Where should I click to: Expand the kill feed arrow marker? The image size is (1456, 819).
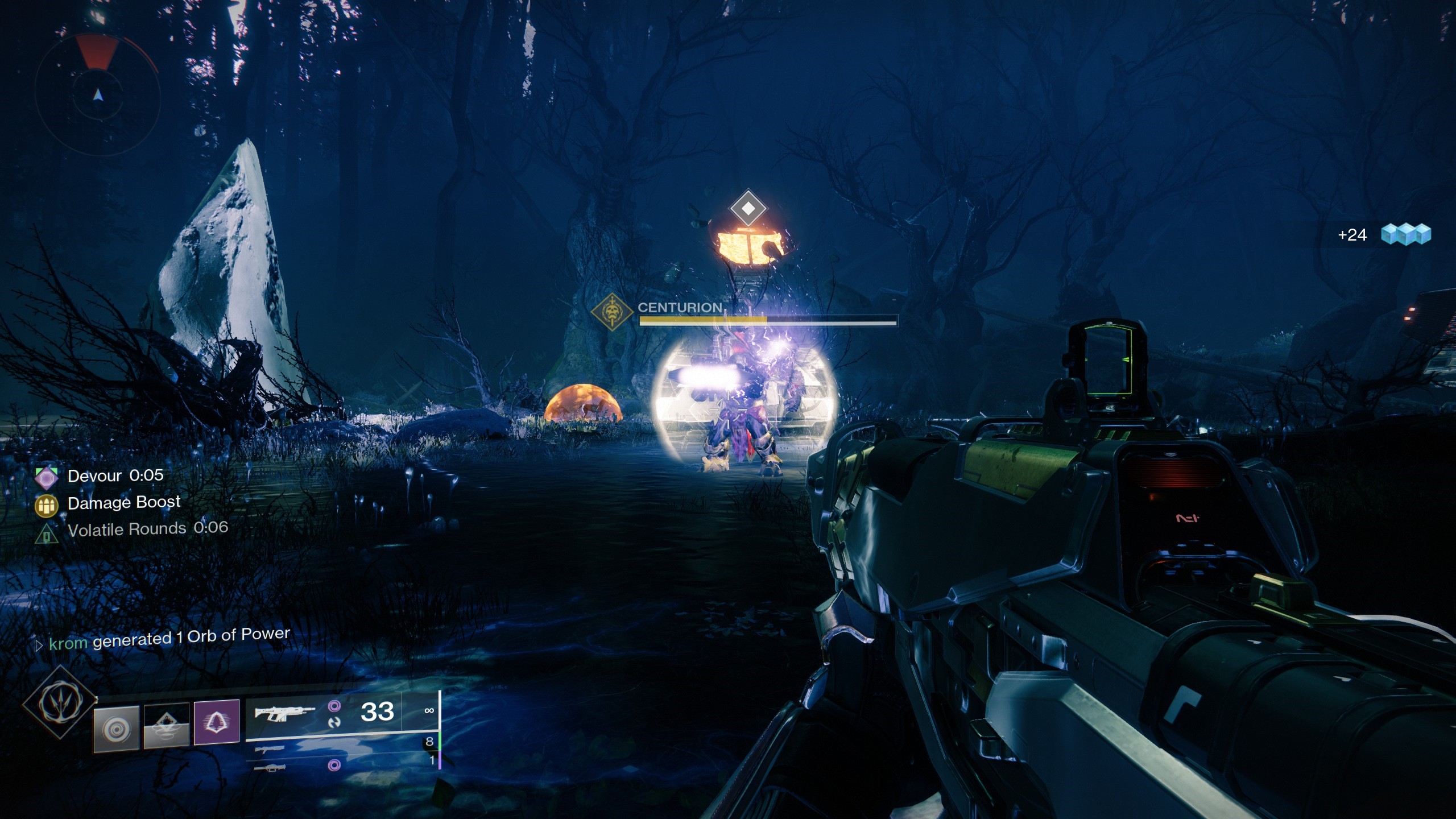pyautogui.click(x=39, y=643)
